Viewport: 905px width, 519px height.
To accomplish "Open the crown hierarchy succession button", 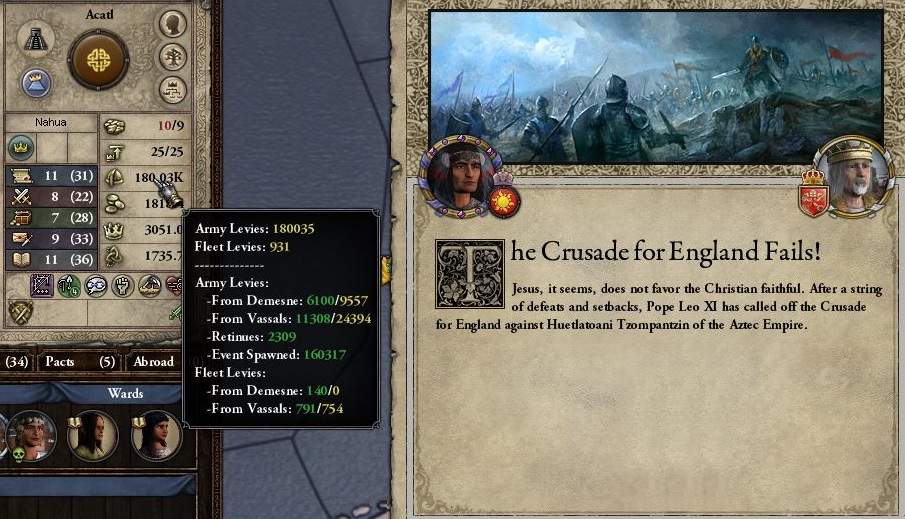I will click(173, 89).
